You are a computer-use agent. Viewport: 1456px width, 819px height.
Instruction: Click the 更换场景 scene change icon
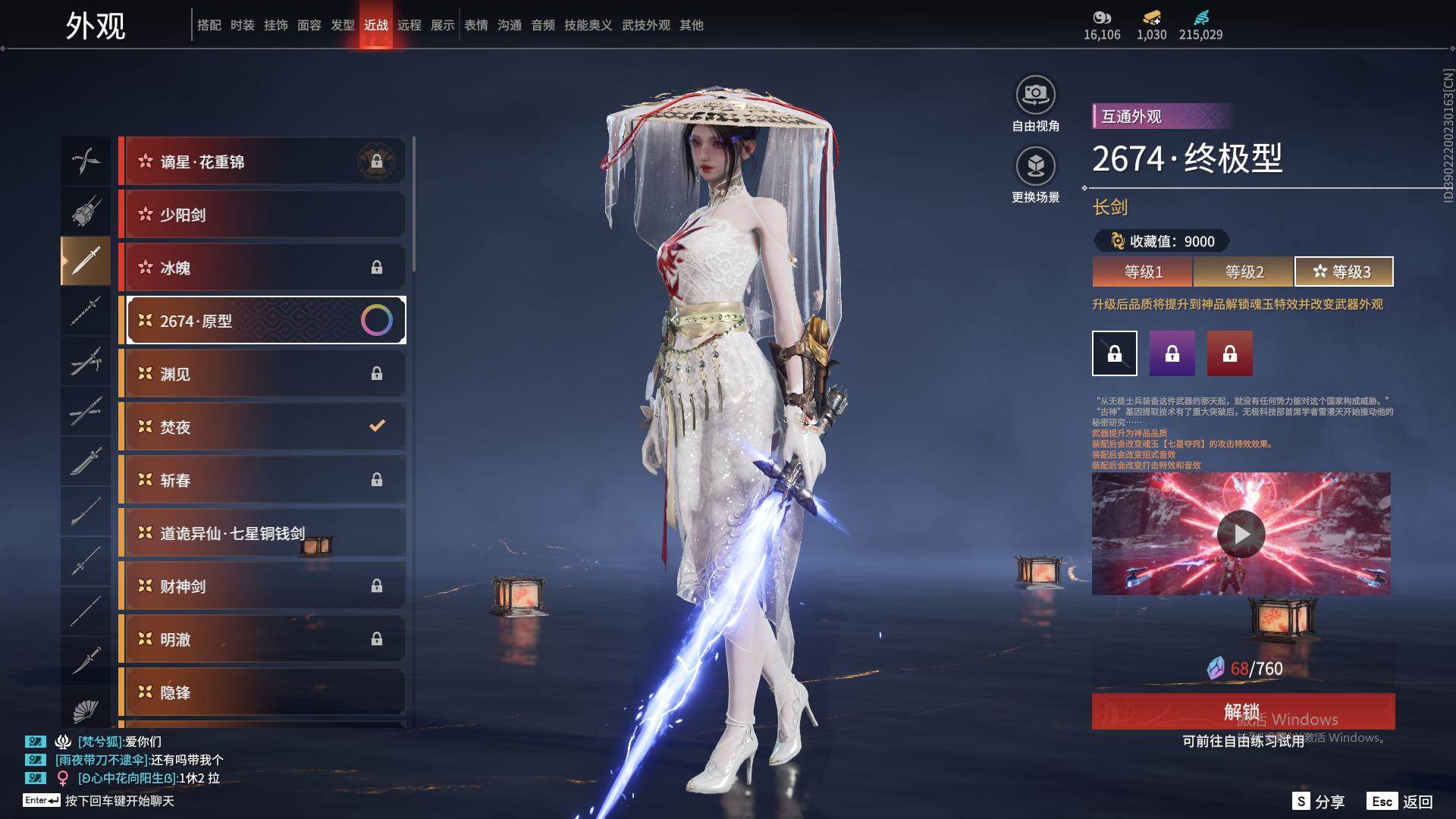pos(1035,168)
